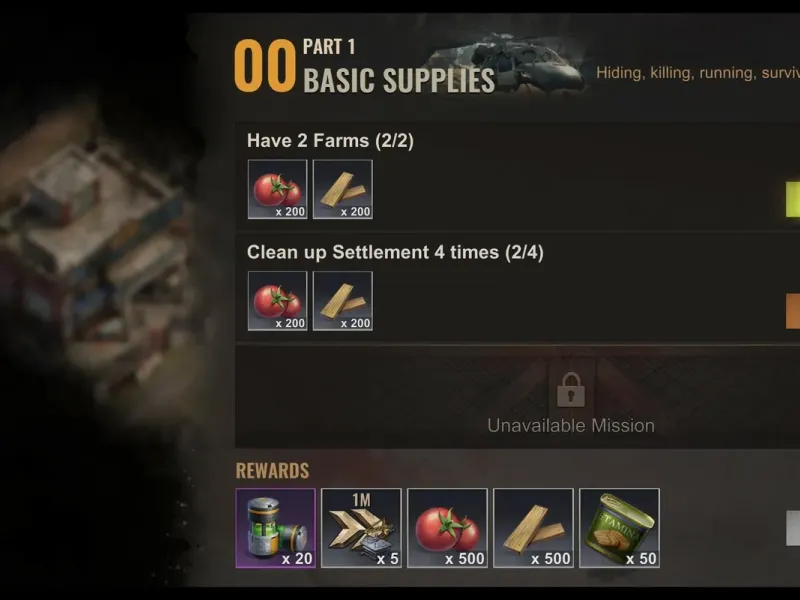Claim the Have 2 Farms green button

coord(793,199)
